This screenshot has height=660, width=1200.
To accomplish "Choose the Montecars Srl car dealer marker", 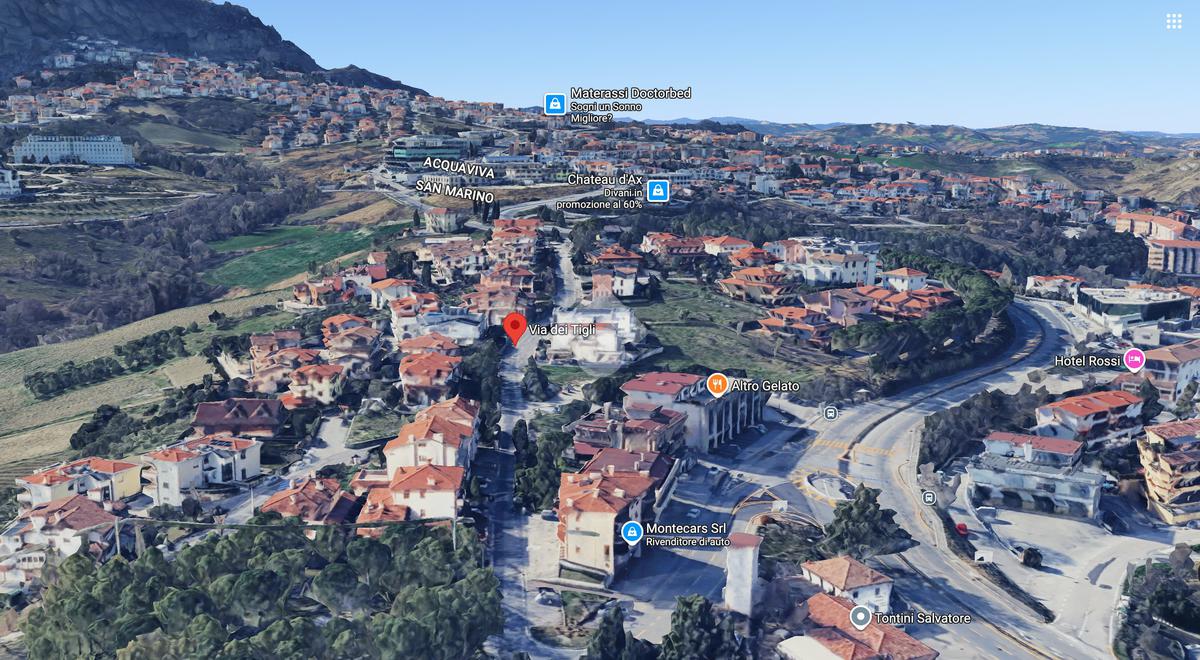I will (632, 532).
